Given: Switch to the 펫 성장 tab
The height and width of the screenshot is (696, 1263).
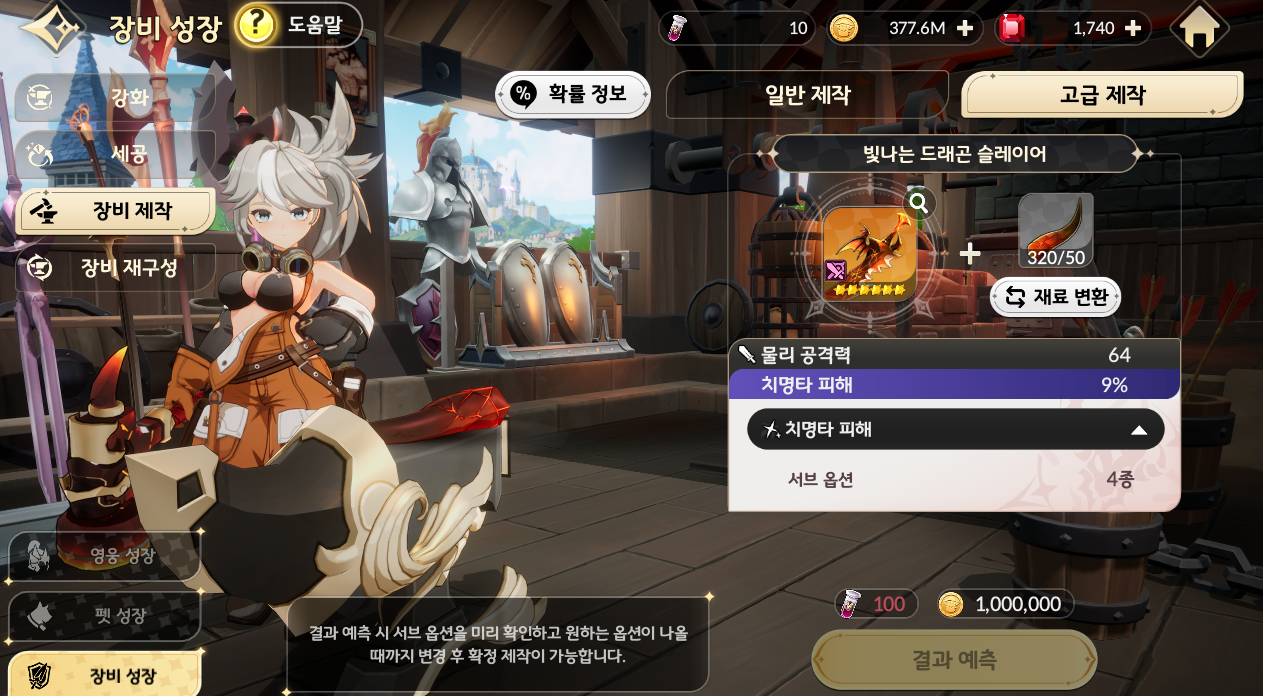Looking at the screenshot, I should pos(105,616).
